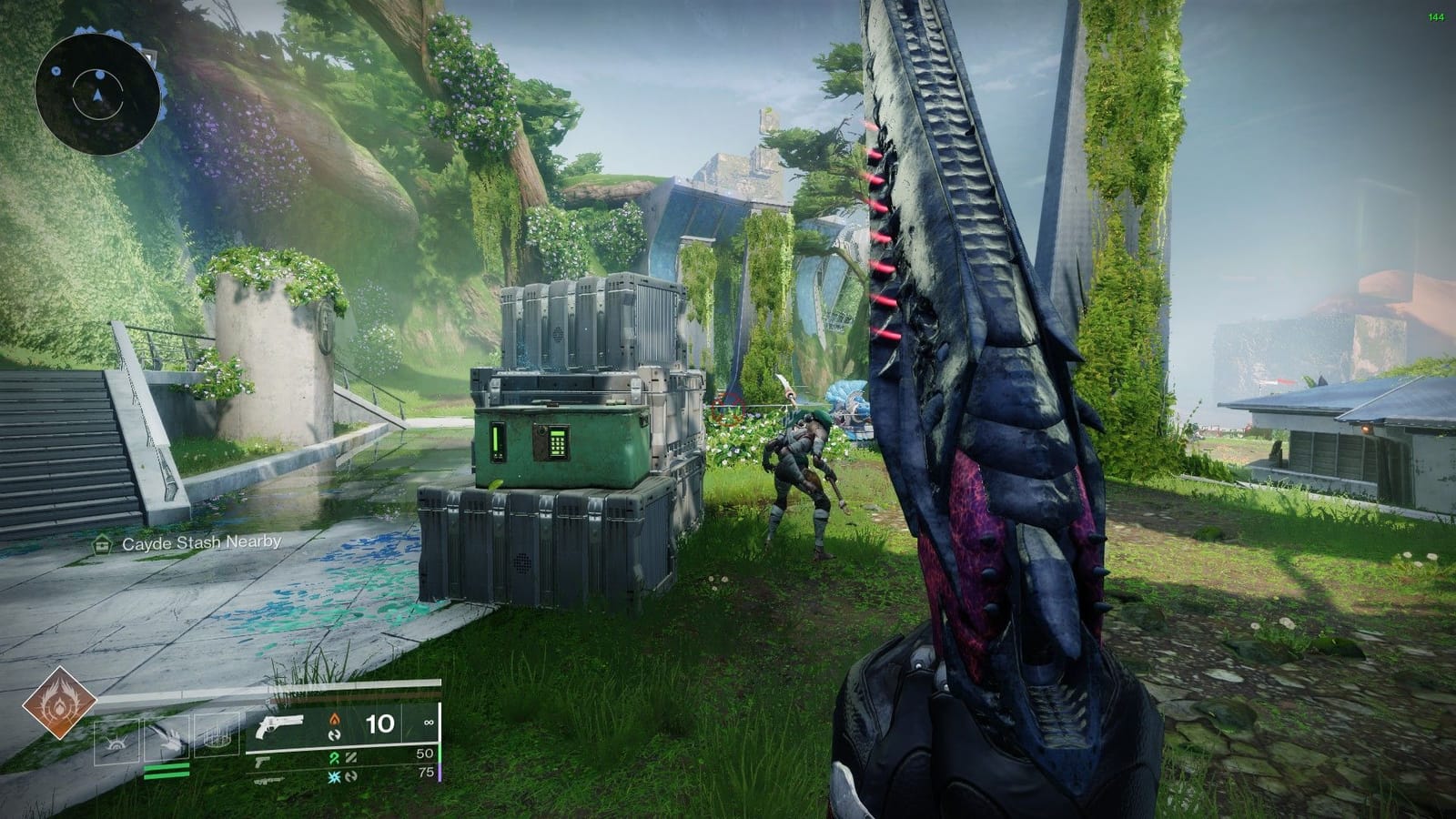Screen dimensions: 1456x819
Task: Click the infinity primary ammo symbol
Action: click(429, 723)
